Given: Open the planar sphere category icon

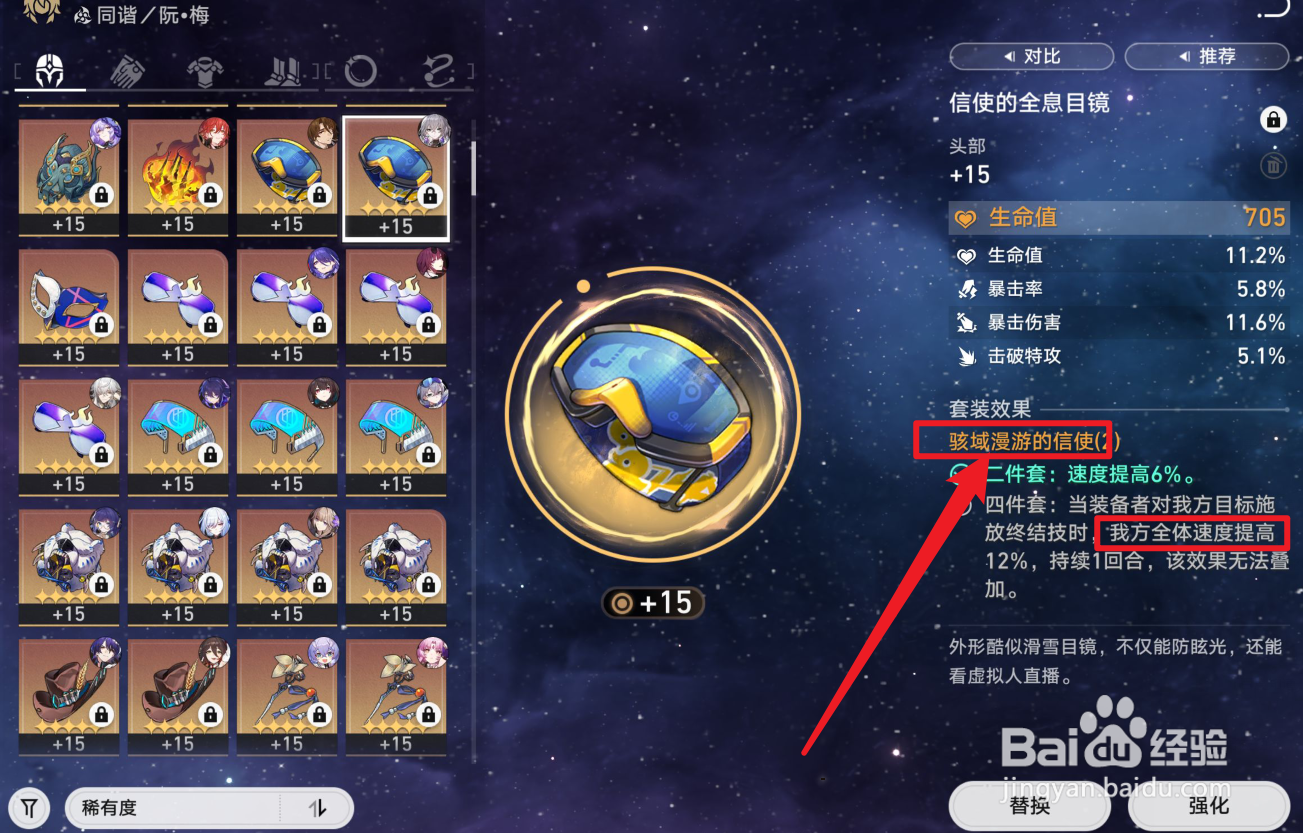Looking at the screenshot, I should point(360,70).
